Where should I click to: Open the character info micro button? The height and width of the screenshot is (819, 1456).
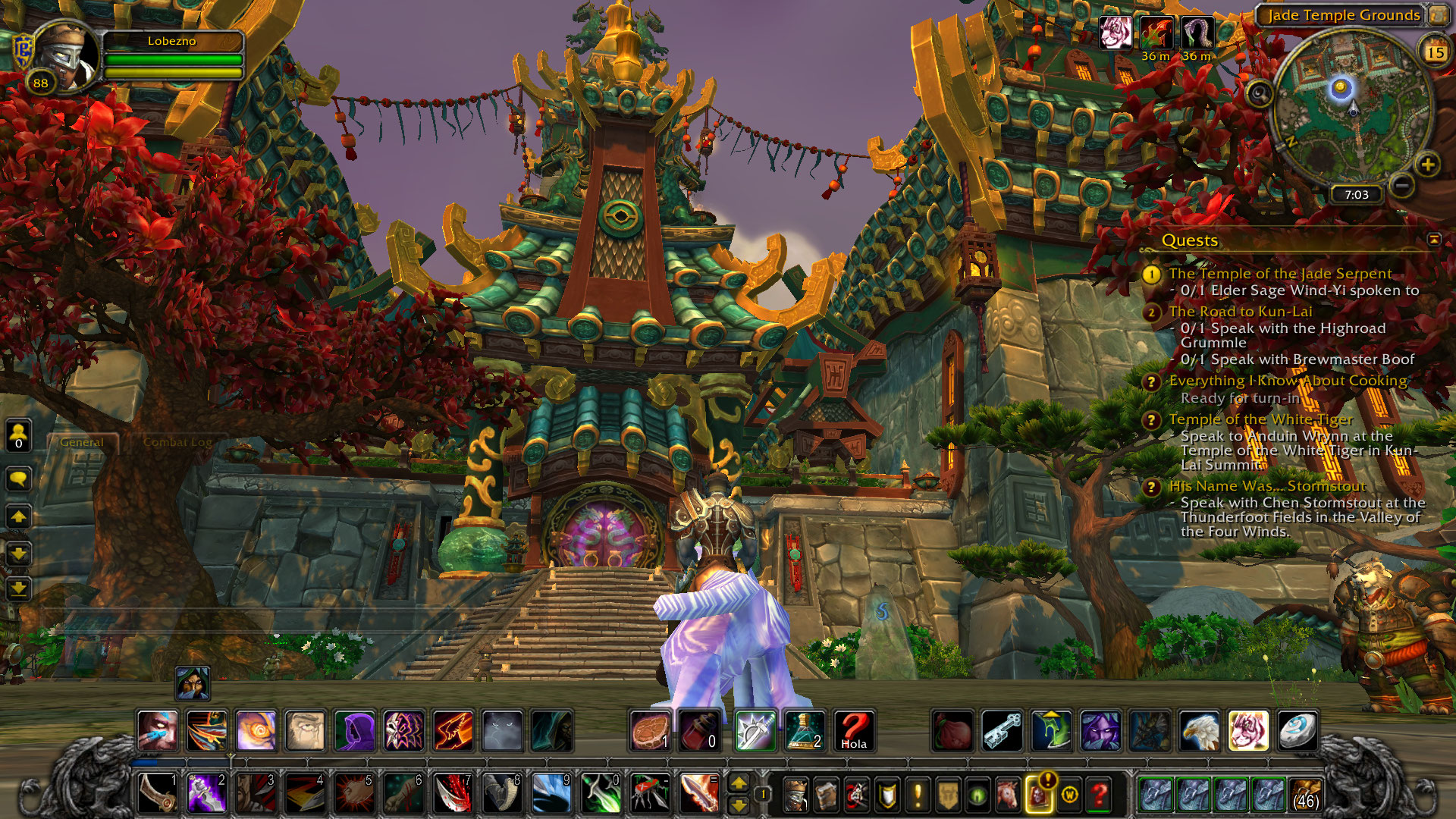(795, 795)
